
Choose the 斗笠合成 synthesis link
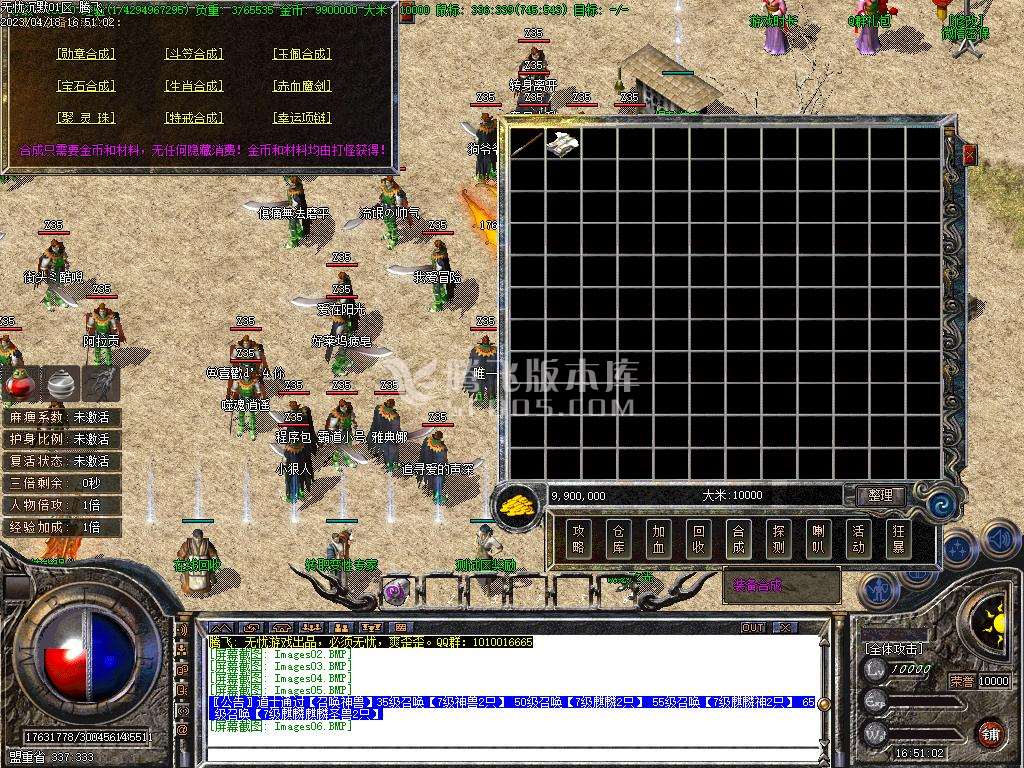point(194,54)
